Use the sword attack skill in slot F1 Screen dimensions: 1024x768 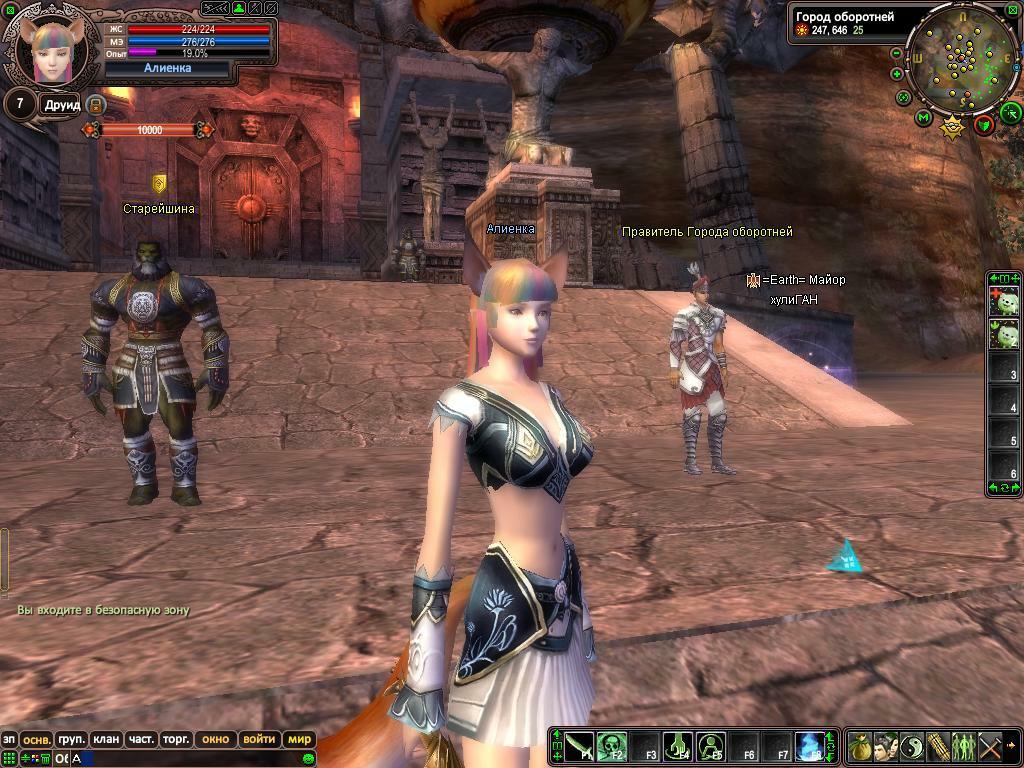pyautogui.click(x=580, y=746)
